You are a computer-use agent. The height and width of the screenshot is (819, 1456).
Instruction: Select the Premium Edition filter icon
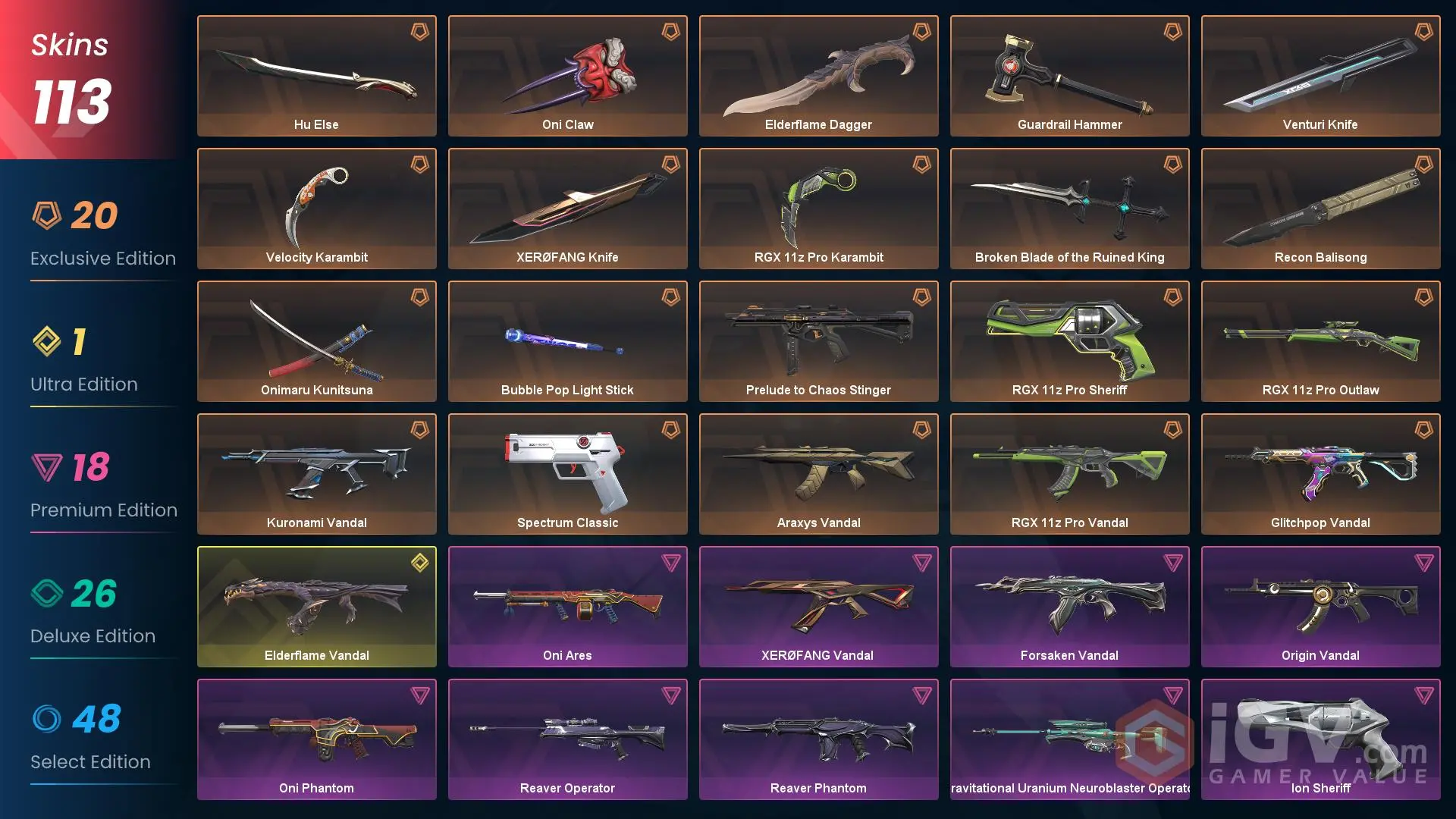point(48,466)
